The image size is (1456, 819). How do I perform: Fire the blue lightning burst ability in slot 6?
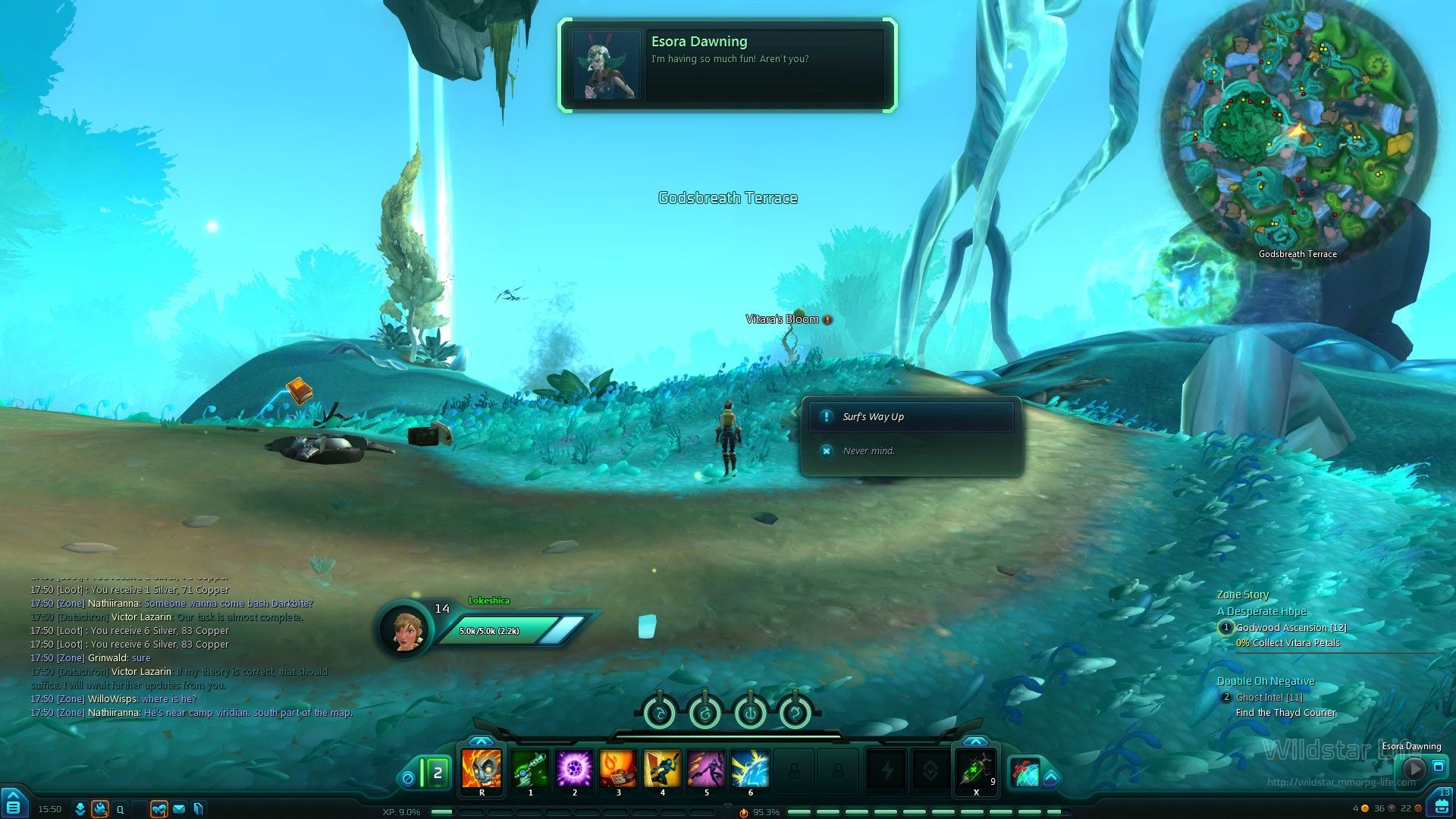pos(750,769)
